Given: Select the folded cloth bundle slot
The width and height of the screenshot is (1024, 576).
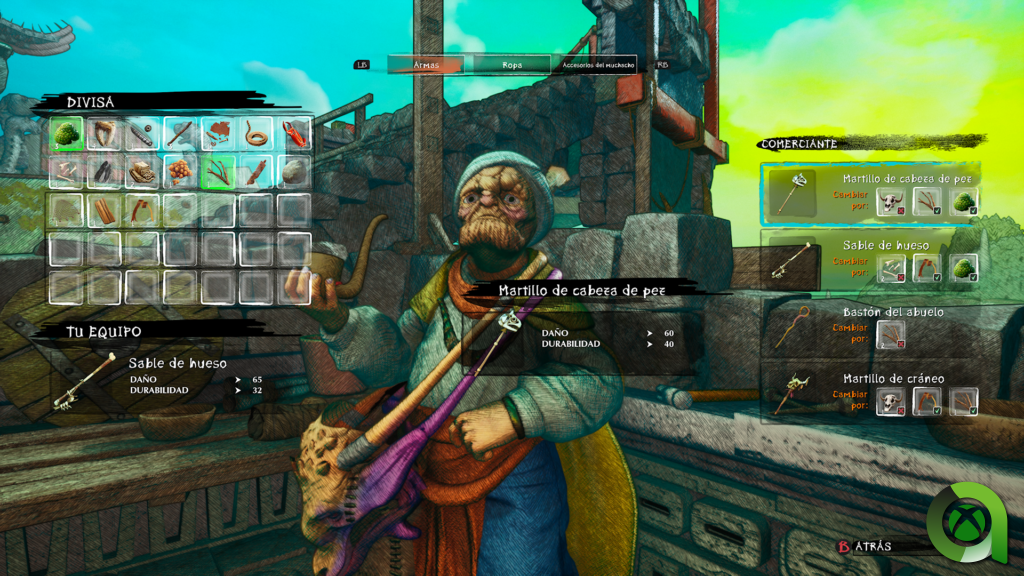Looking at the screenshot, I should 142,172.
